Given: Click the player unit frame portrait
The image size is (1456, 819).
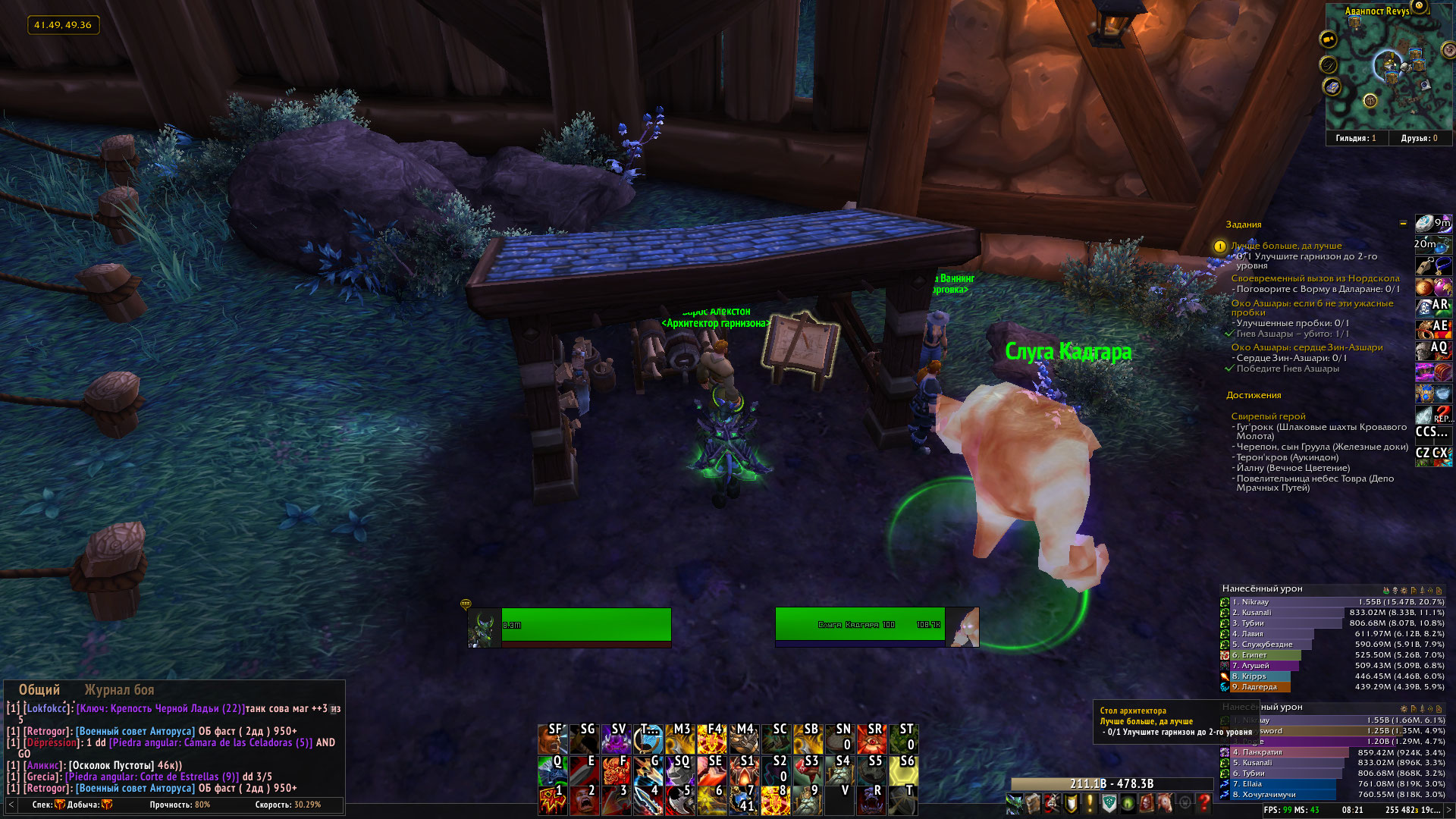Looking at the screenshot, I should click(x=485, y=627).
